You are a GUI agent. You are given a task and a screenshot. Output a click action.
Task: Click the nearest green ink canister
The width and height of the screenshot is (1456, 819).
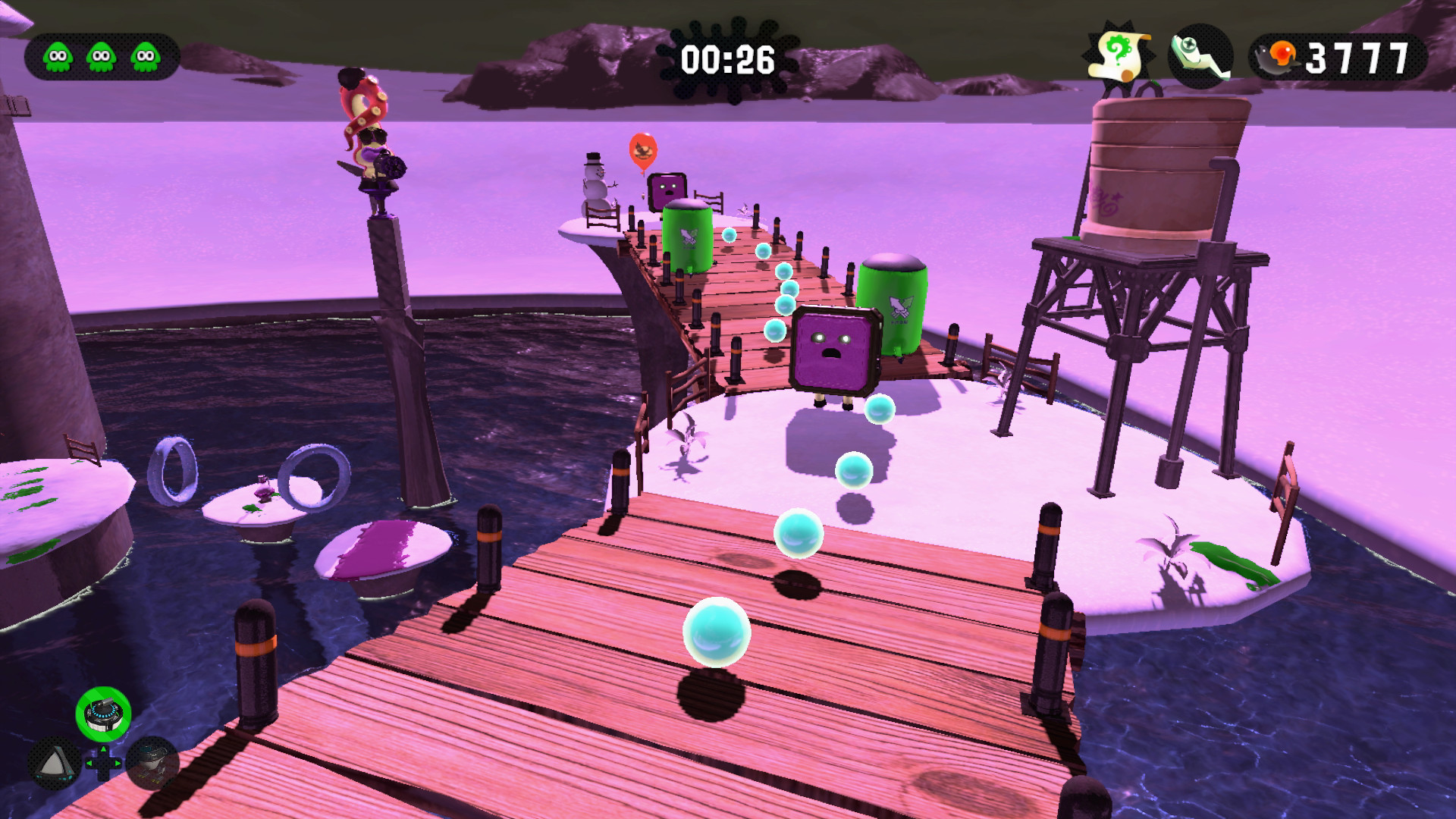(x=892, y=306)
